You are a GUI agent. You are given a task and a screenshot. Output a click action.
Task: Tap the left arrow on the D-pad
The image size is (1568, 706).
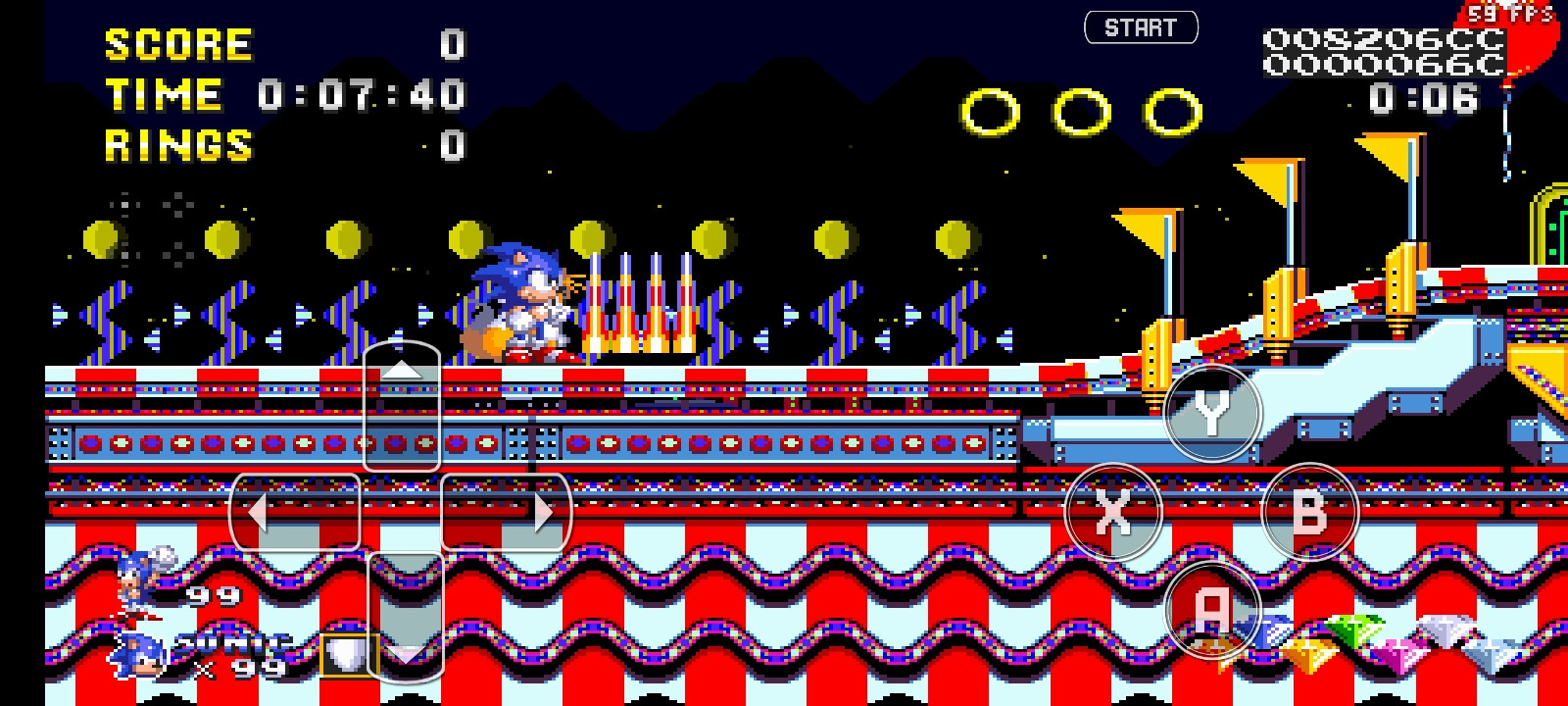coord(293,511)
